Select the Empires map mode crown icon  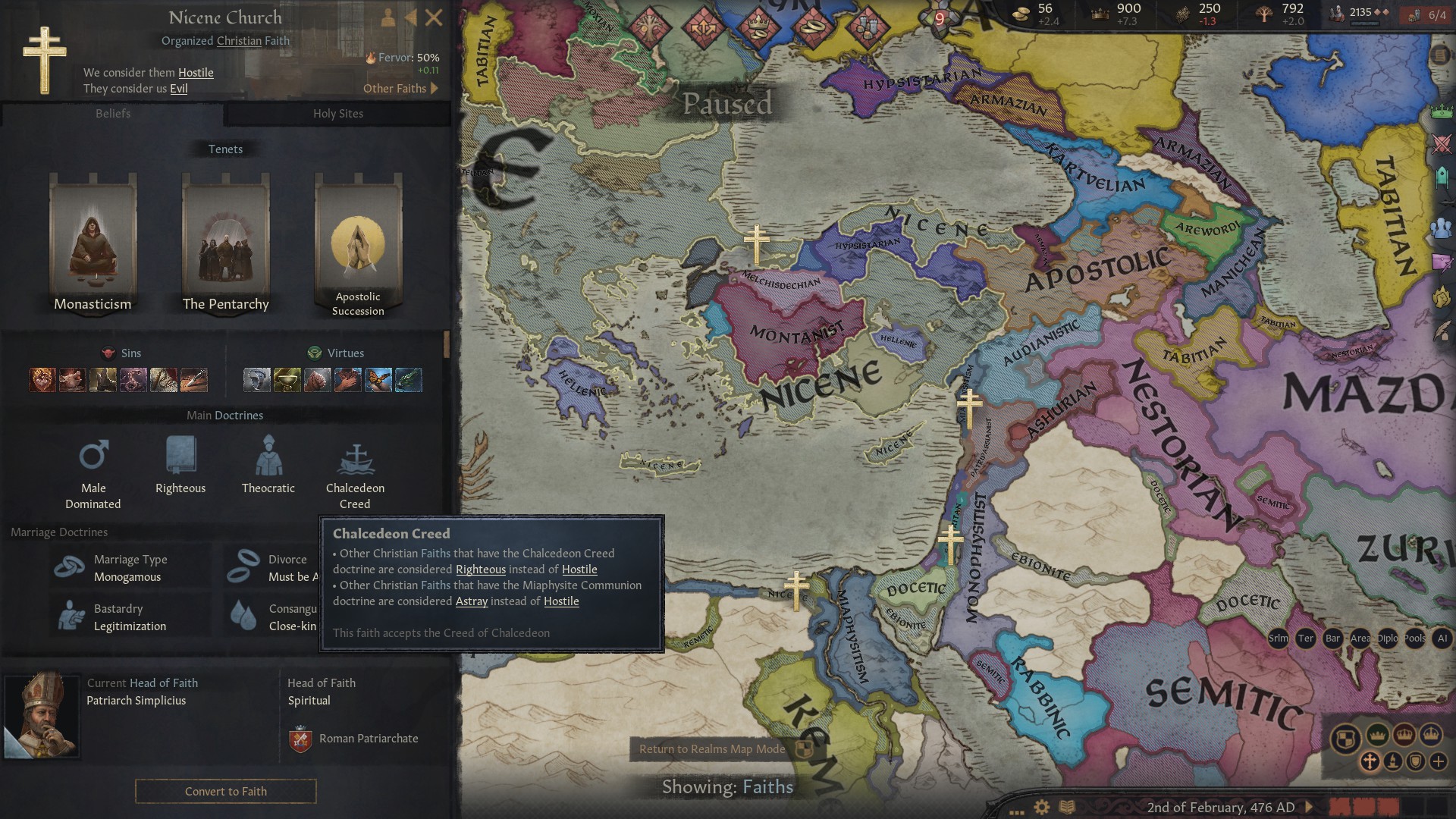(x=1432, y=735)
